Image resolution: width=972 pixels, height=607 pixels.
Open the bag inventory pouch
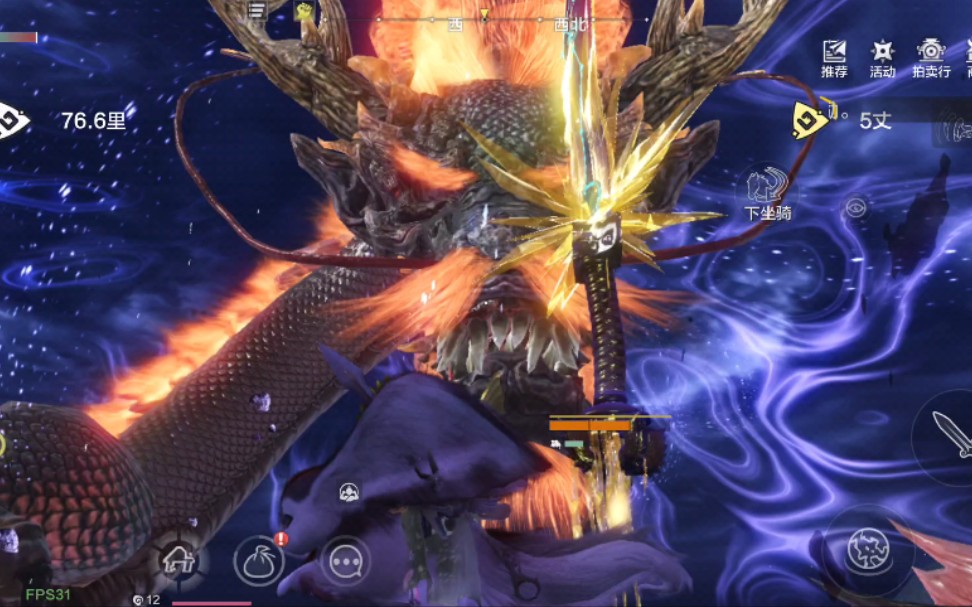coord(259,561)
